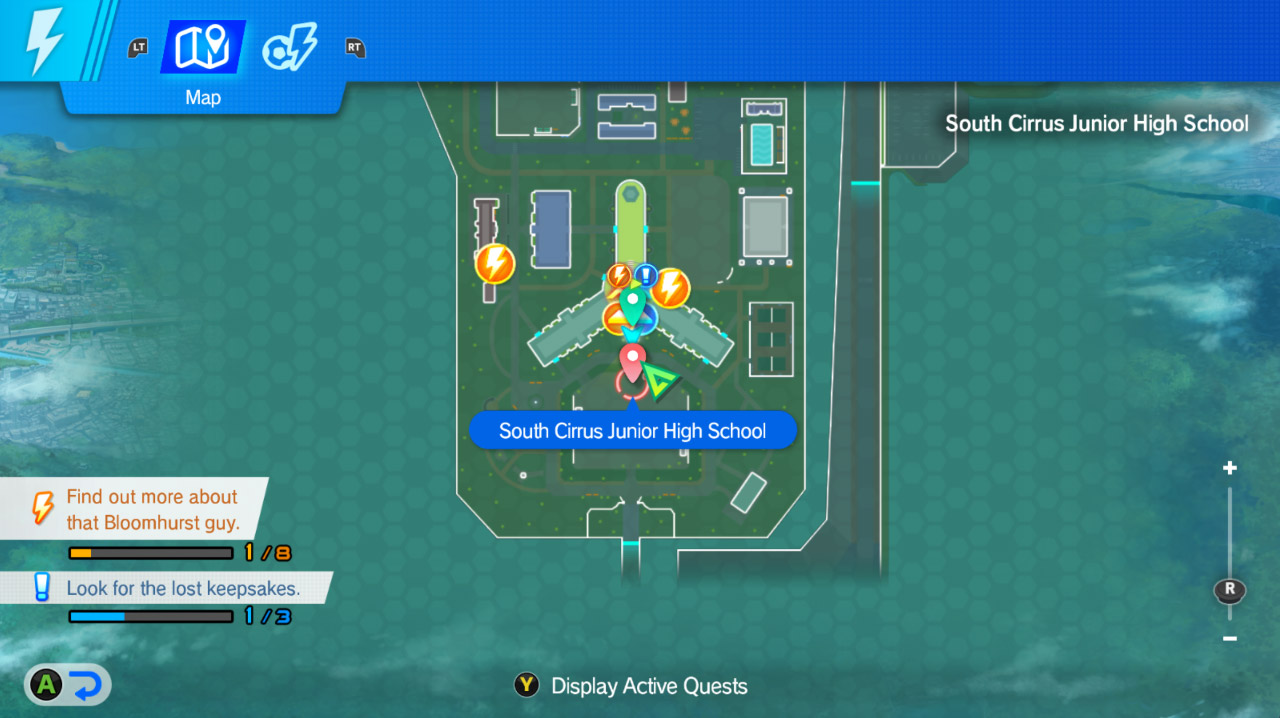
Task: Go back using the blue return arrow
Action: 86,685
